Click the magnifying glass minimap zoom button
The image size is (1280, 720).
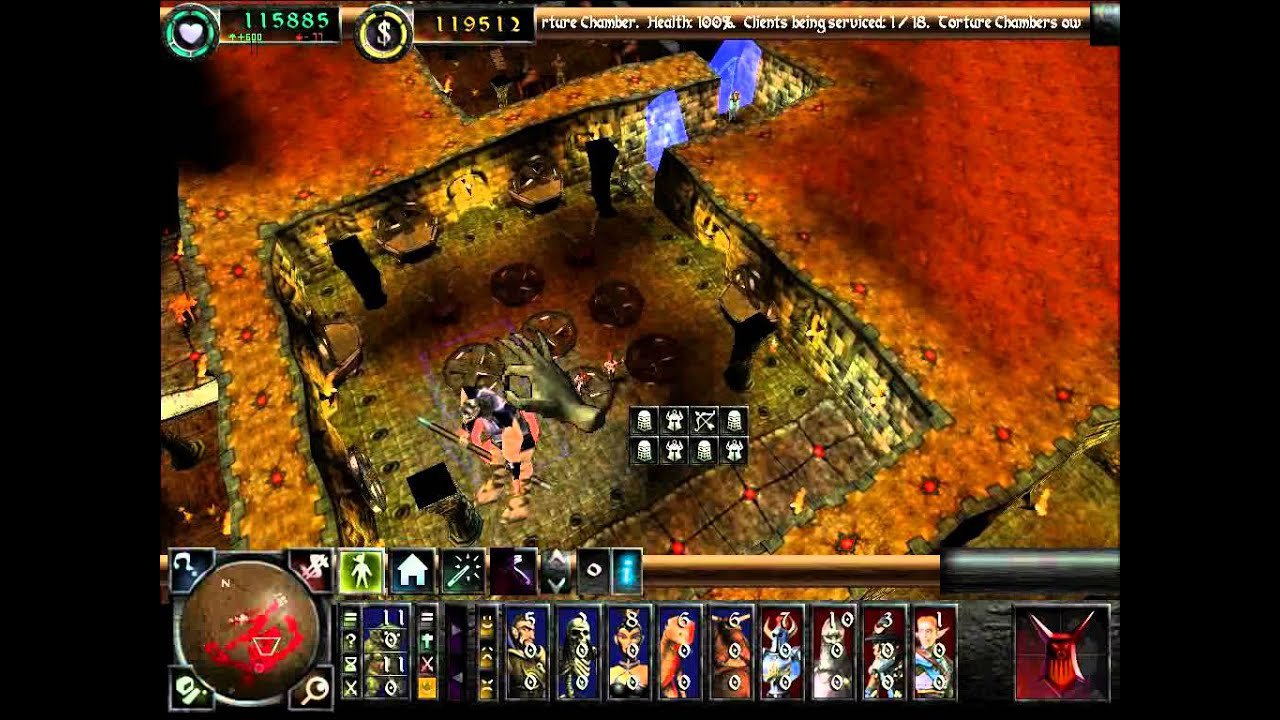coord(314,686)
